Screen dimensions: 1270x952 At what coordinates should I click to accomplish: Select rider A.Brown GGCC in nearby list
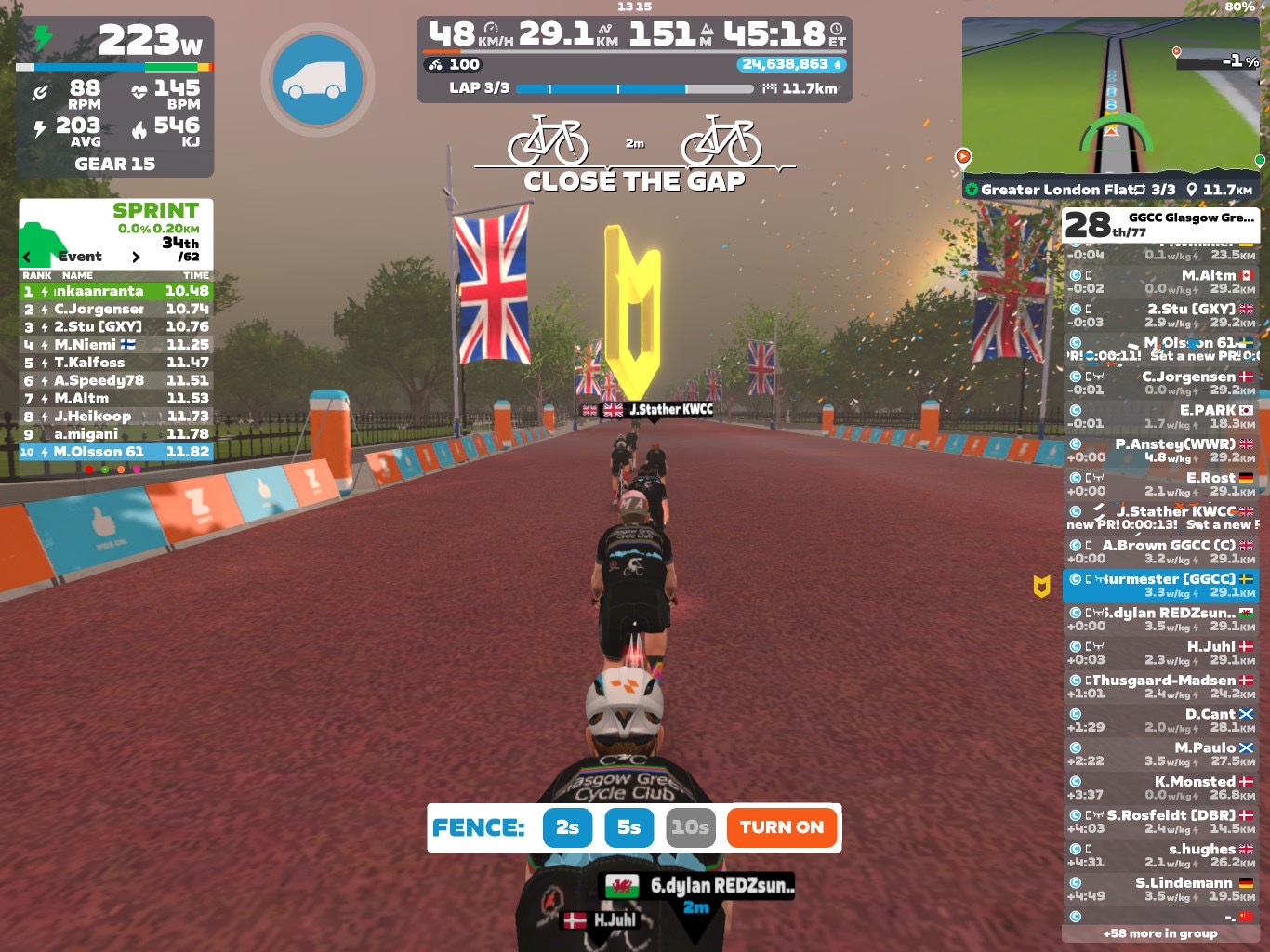point(1160,551)
